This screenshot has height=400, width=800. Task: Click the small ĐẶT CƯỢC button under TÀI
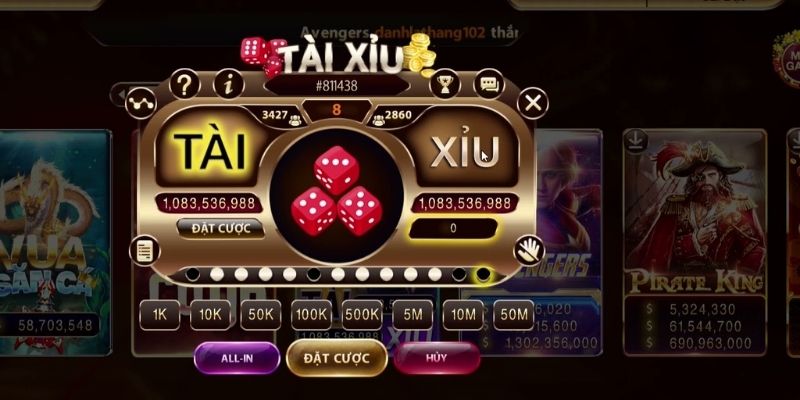220,228
